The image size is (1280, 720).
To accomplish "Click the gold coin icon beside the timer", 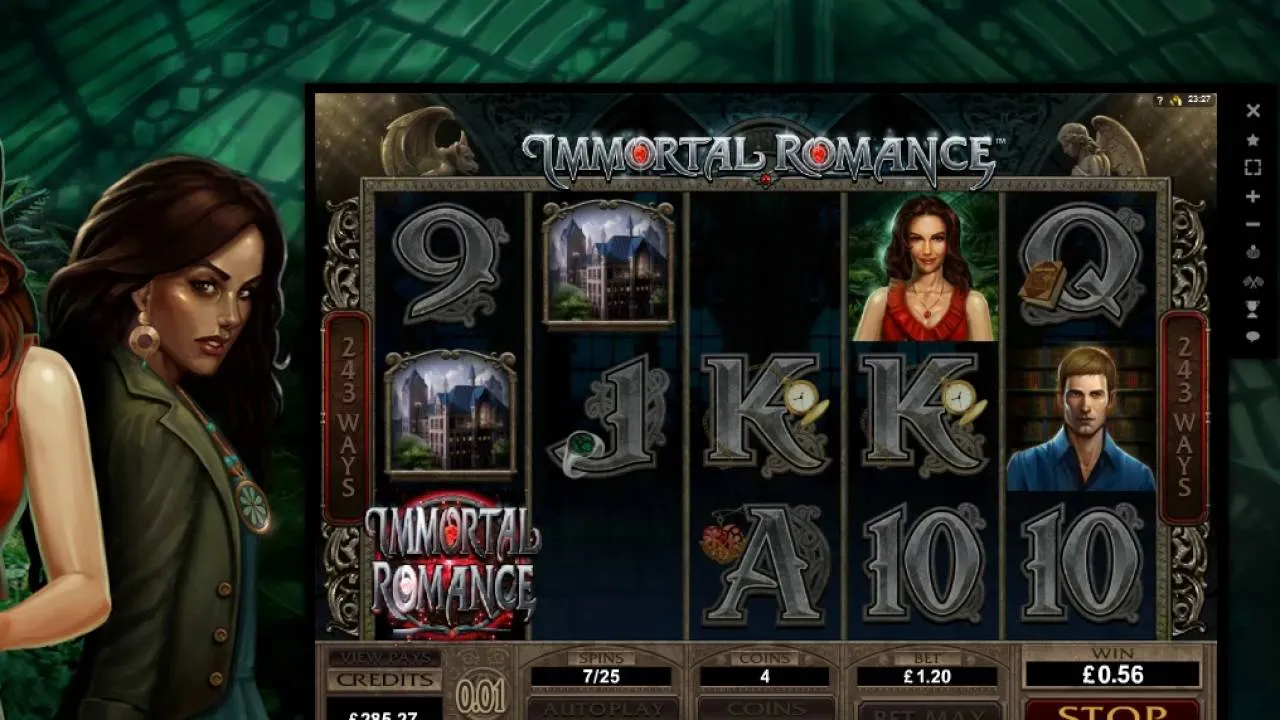I will [1176, 101].
